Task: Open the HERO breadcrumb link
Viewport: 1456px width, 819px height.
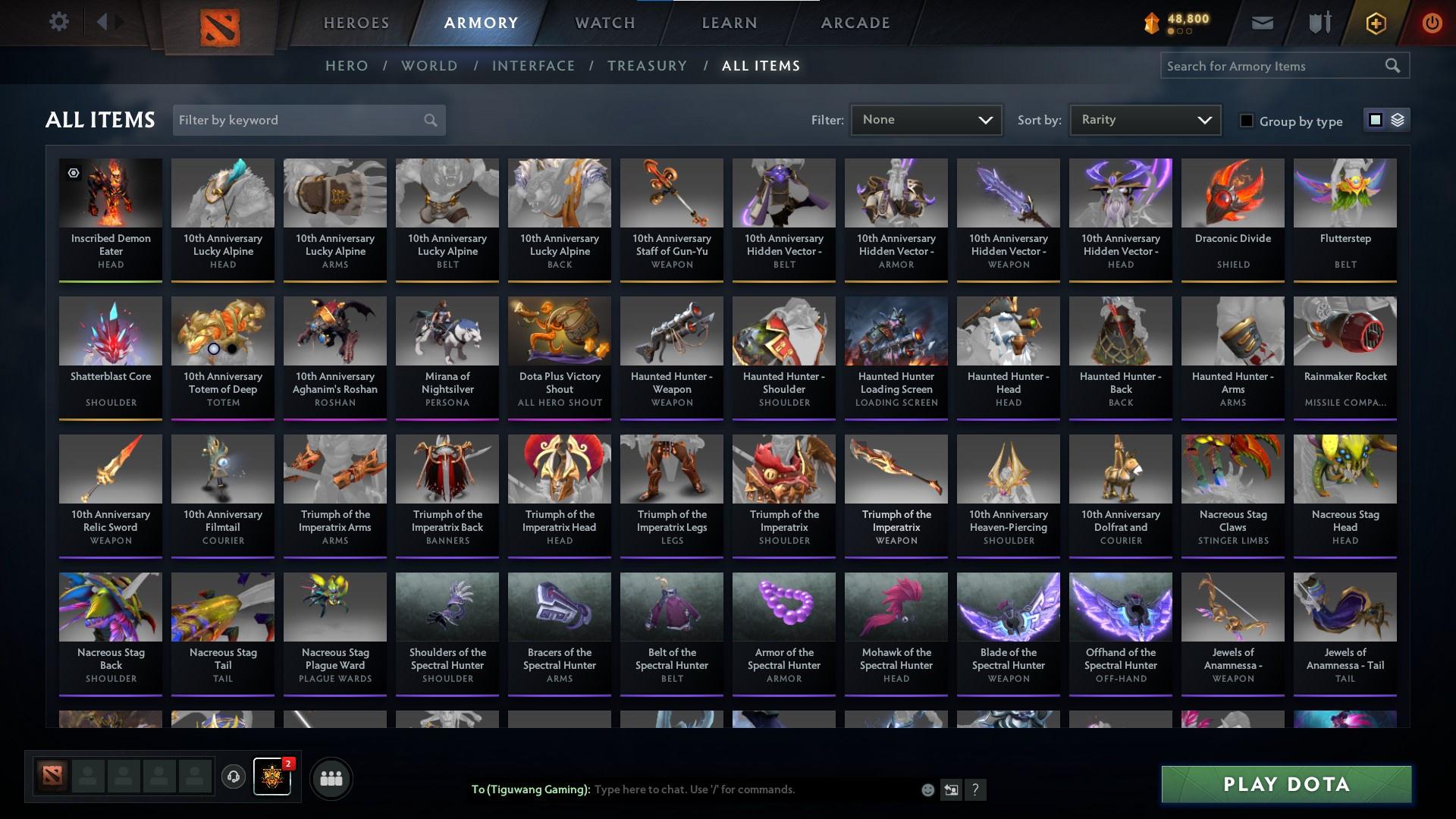Action: [346, 66]
